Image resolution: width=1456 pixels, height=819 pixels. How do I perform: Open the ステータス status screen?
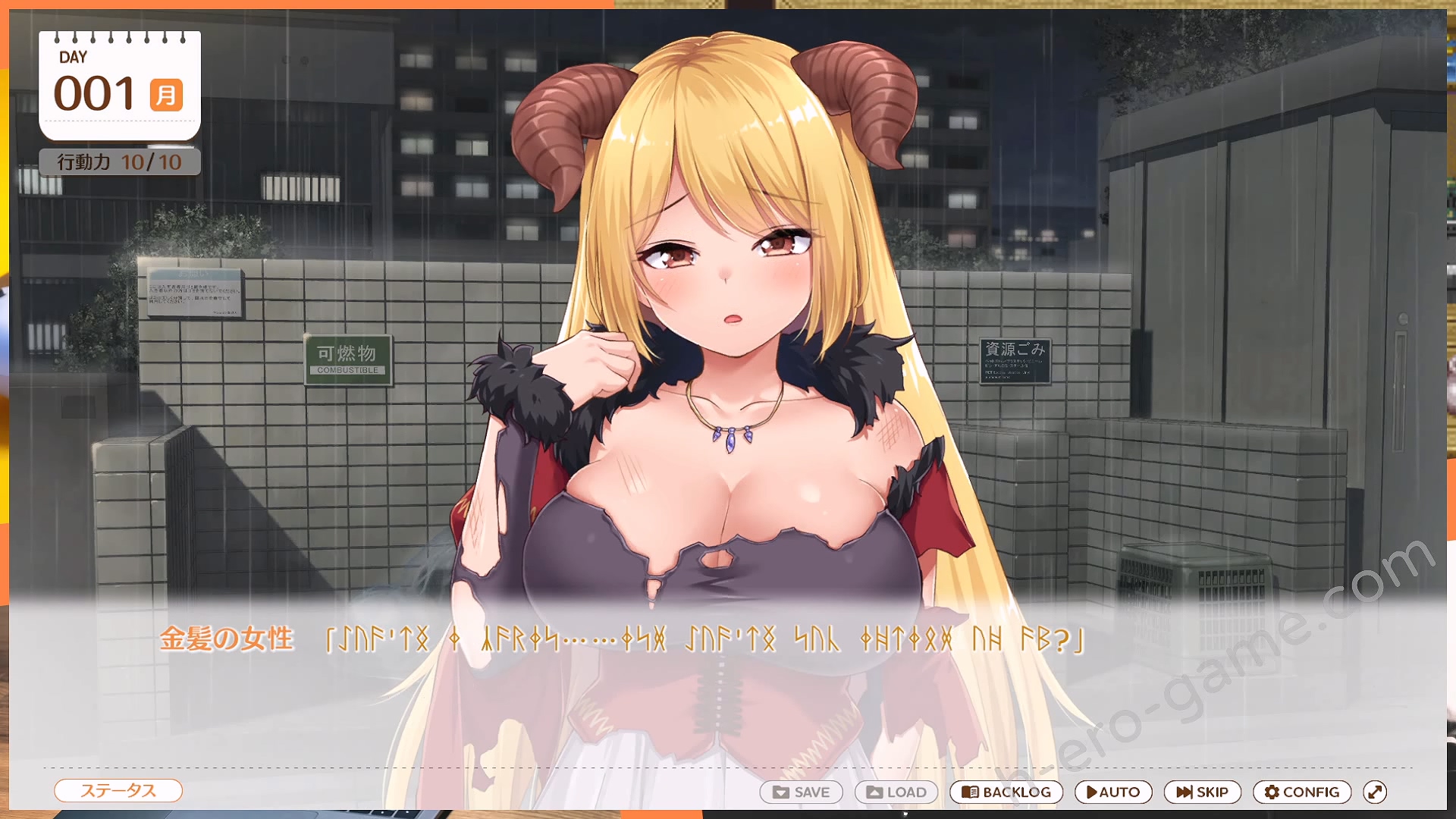tap(118, 791)
